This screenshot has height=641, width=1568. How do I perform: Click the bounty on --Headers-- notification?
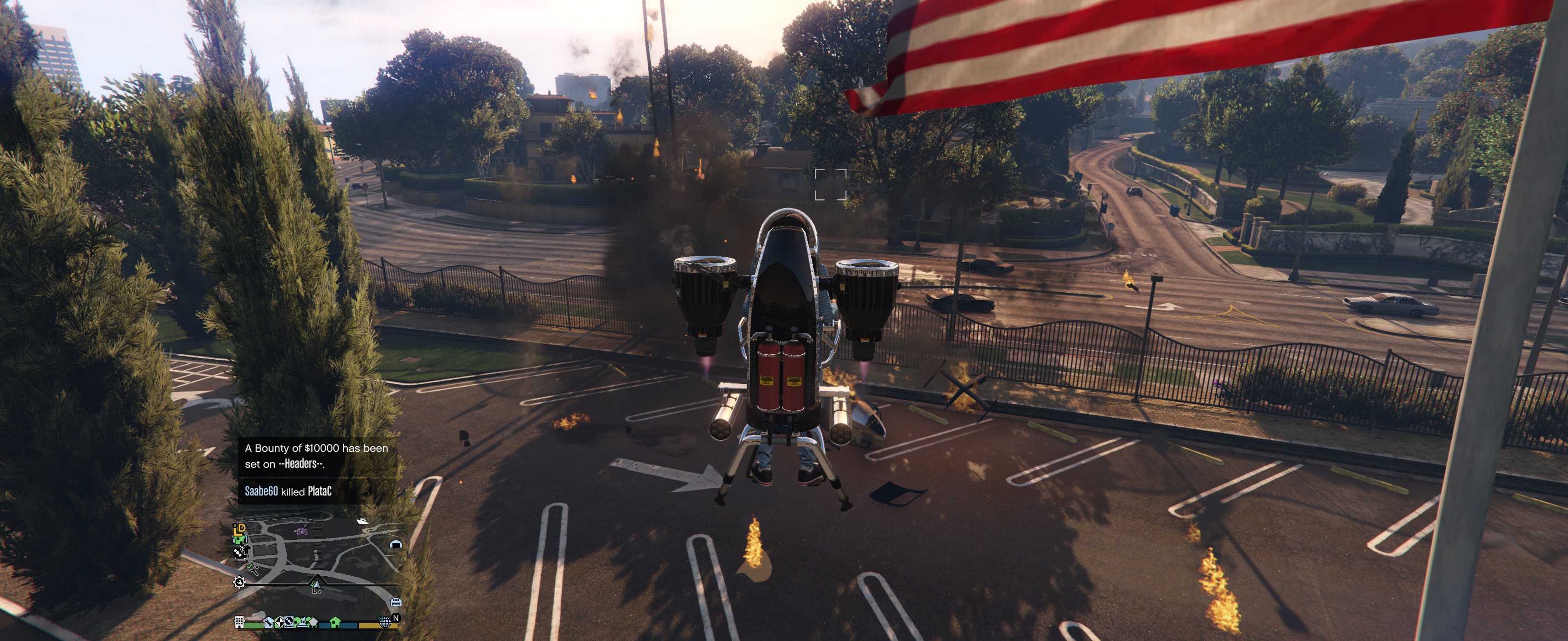point(316,456)
